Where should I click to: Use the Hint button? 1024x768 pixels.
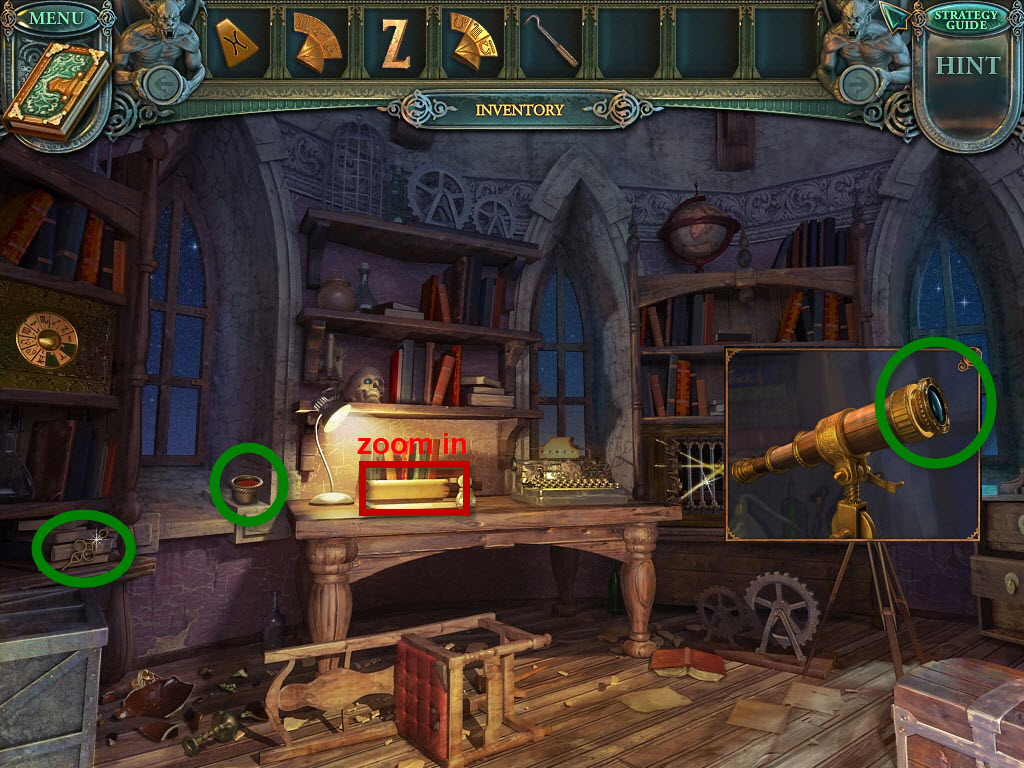click(x=966, y=66)
